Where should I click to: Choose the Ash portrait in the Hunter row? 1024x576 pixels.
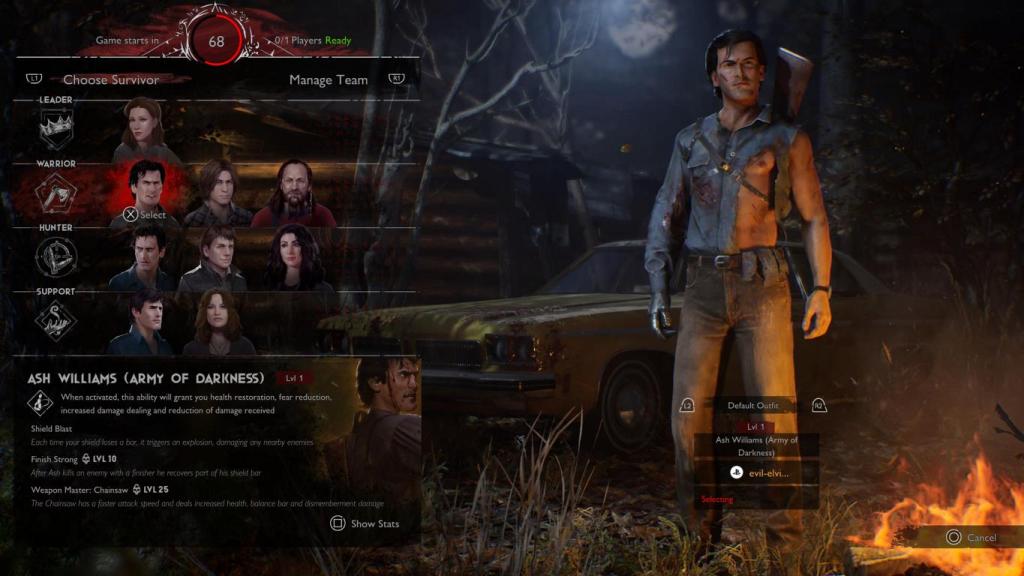tap(146, 257)
